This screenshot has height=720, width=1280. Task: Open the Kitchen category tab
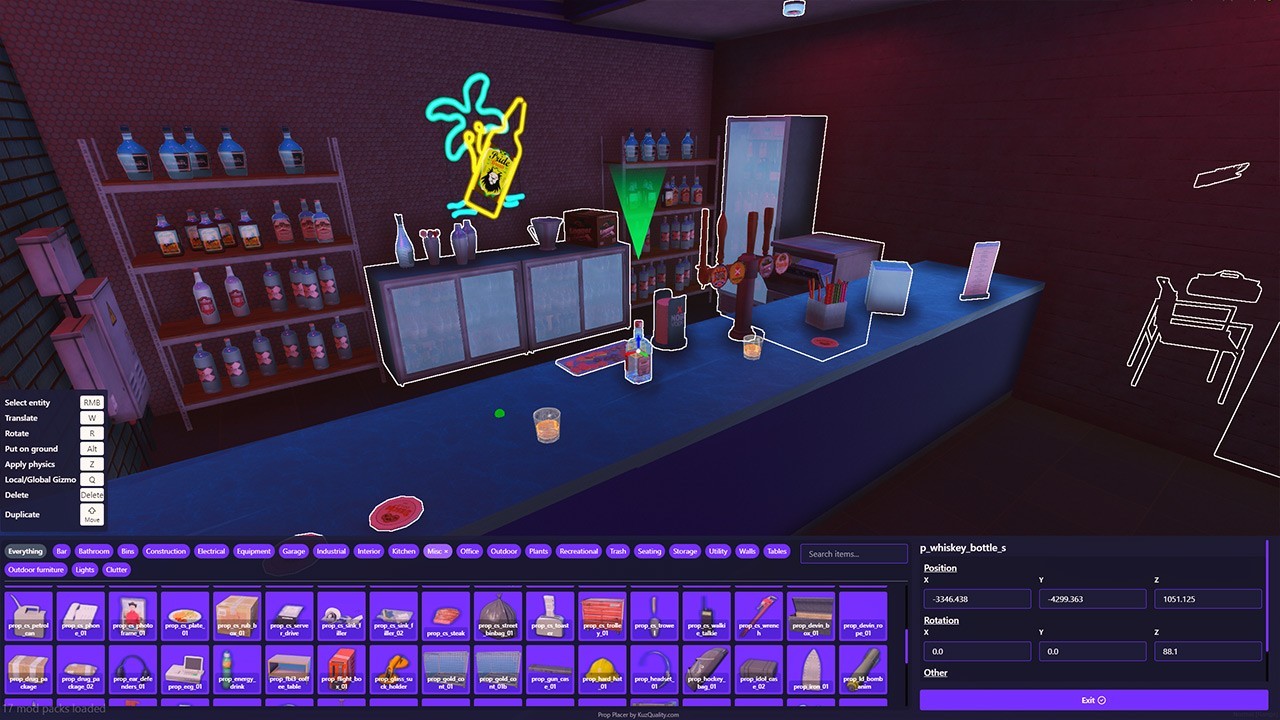pyautogui.click(x=403, y=551)
